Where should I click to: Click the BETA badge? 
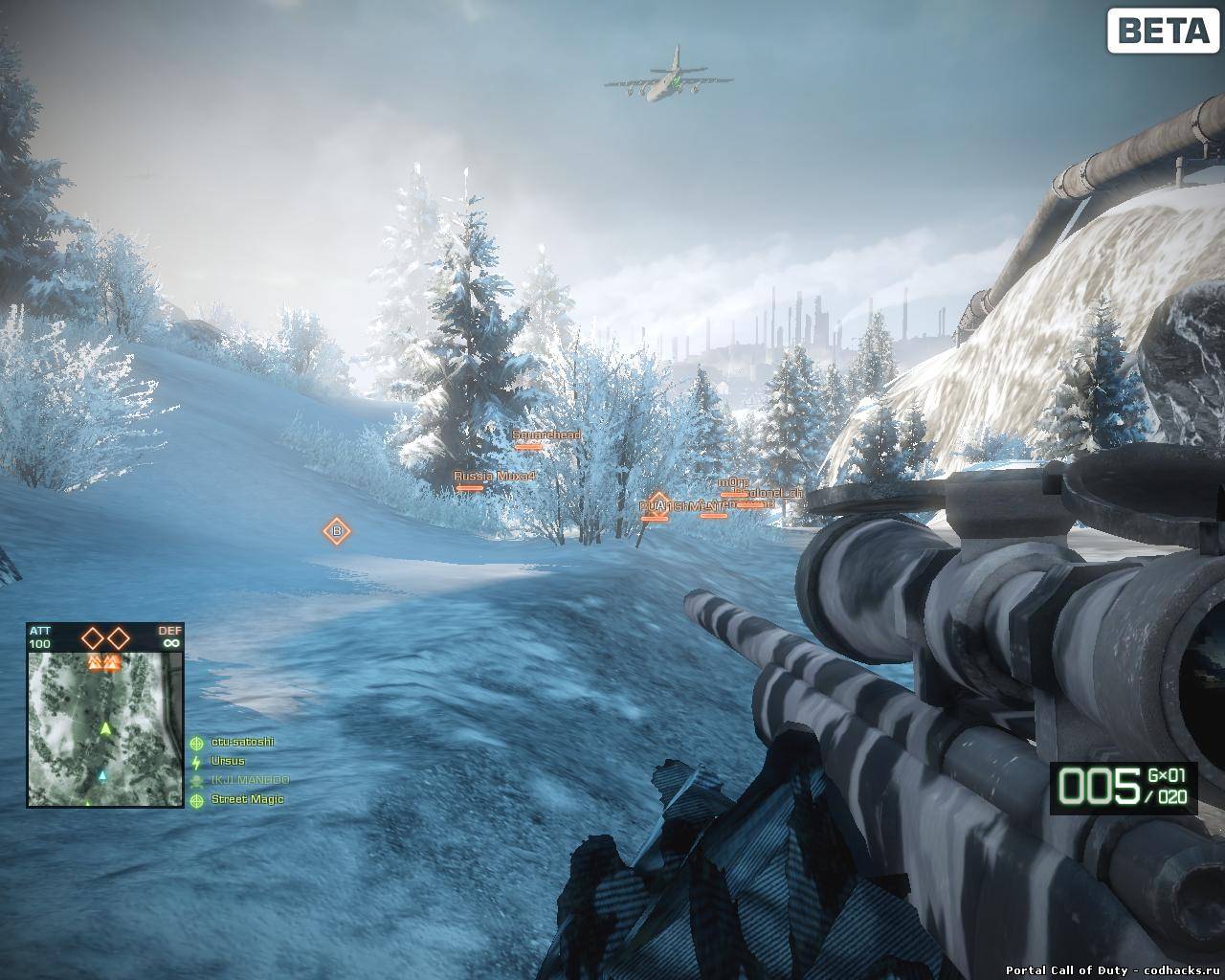coord(1163,31)
